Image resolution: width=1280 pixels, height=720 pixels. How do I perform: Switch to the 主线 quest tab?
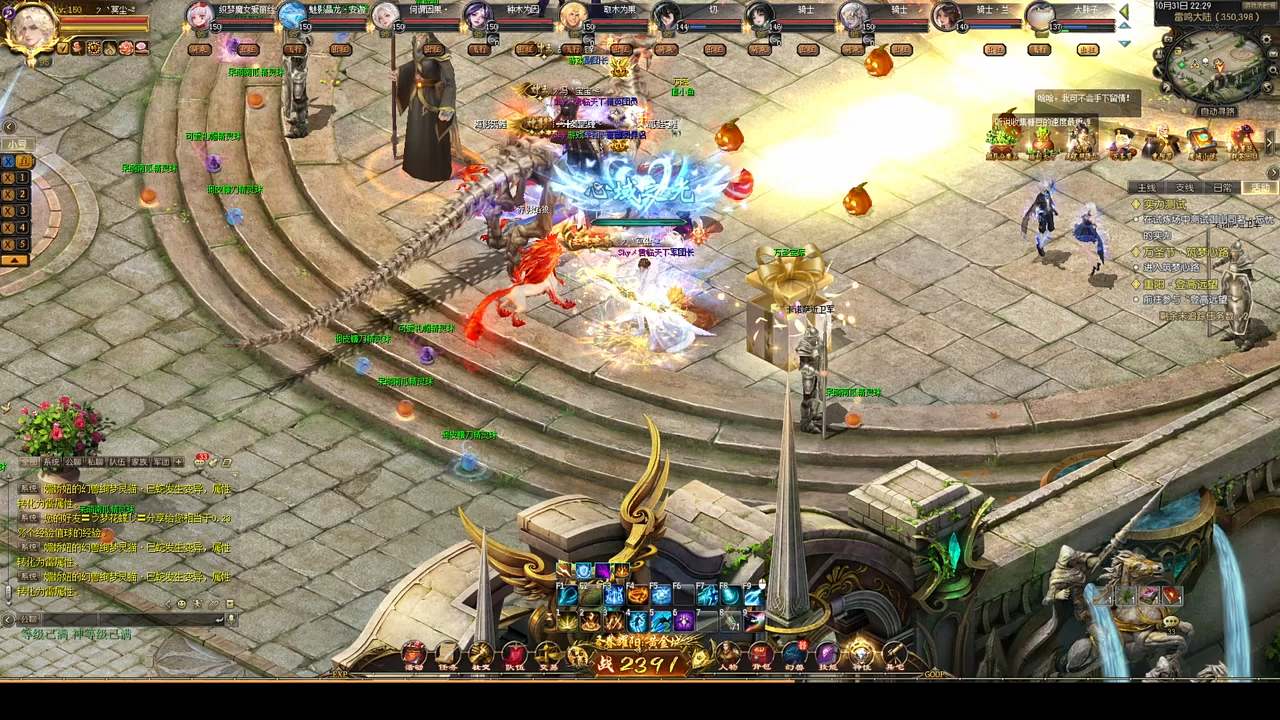point(1147,188)
